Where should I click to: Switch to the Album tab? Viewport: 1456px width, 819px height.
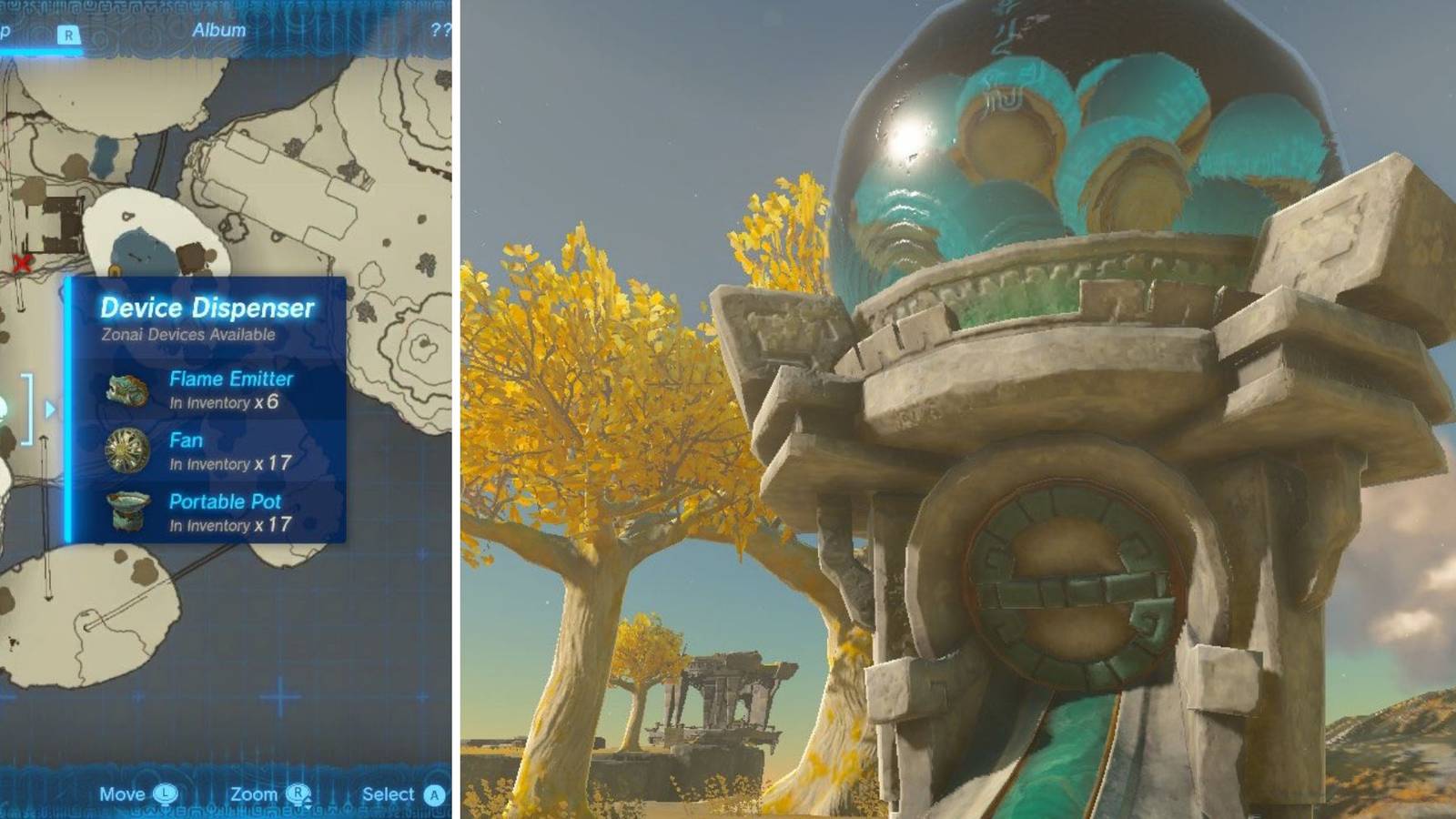click(218, 28)
